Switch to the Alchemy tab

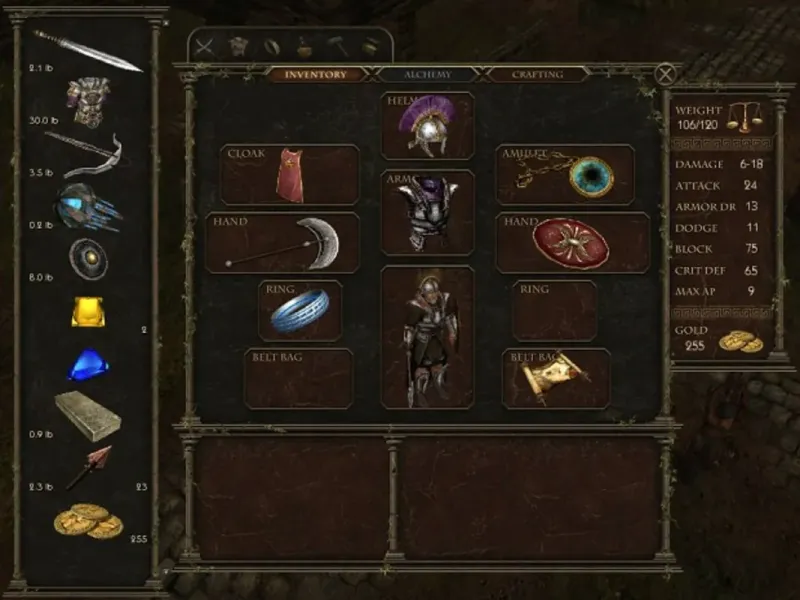(428, 75)
